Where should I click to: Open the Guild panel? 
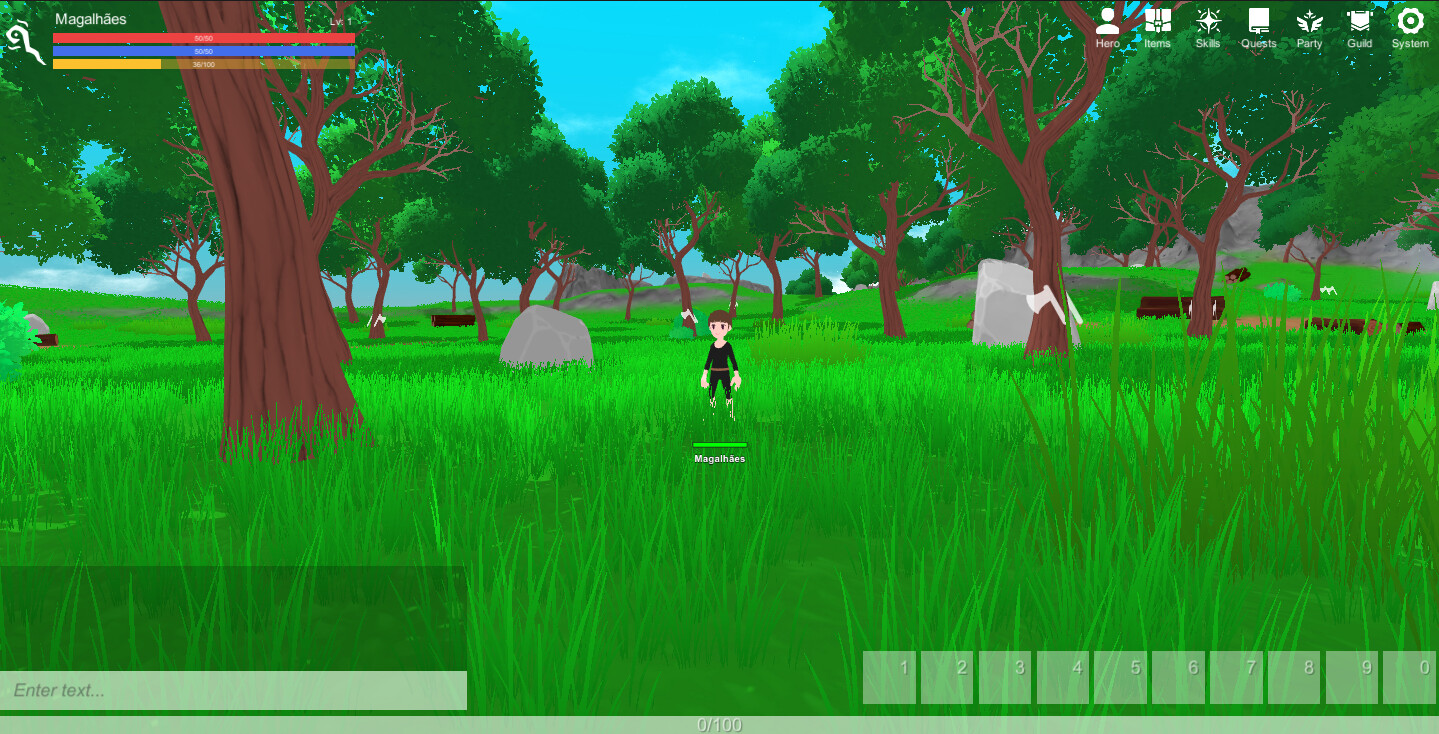point(1359,24)
